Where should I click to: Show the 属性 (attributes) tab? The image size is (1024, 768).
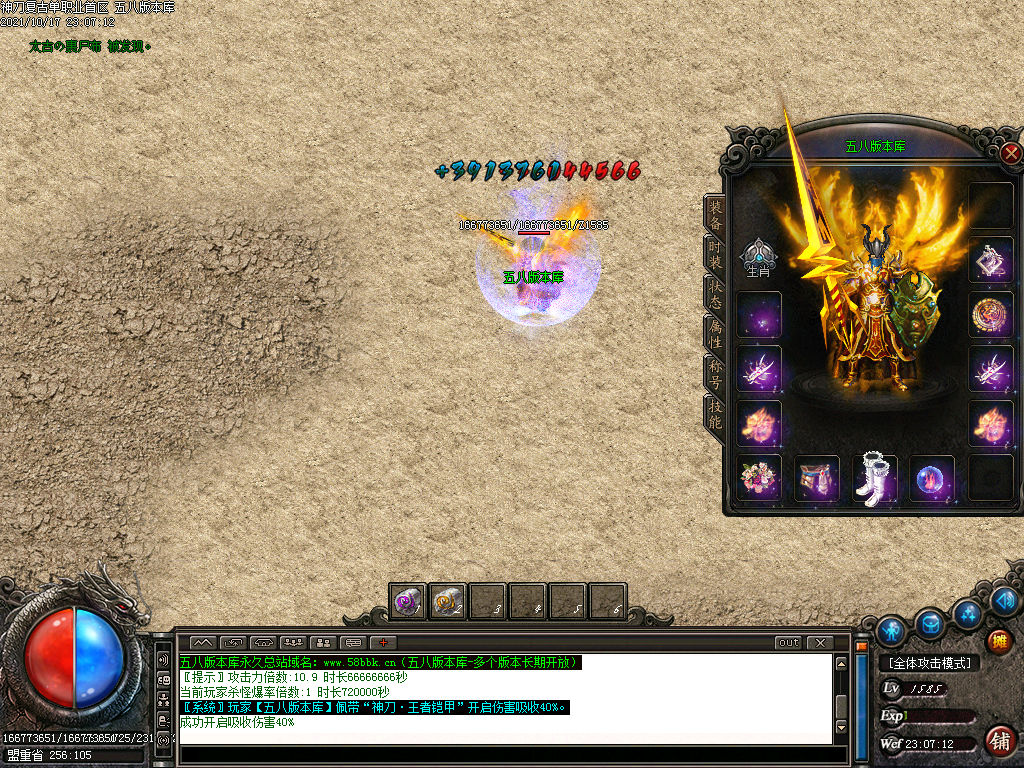click(715, 332)
